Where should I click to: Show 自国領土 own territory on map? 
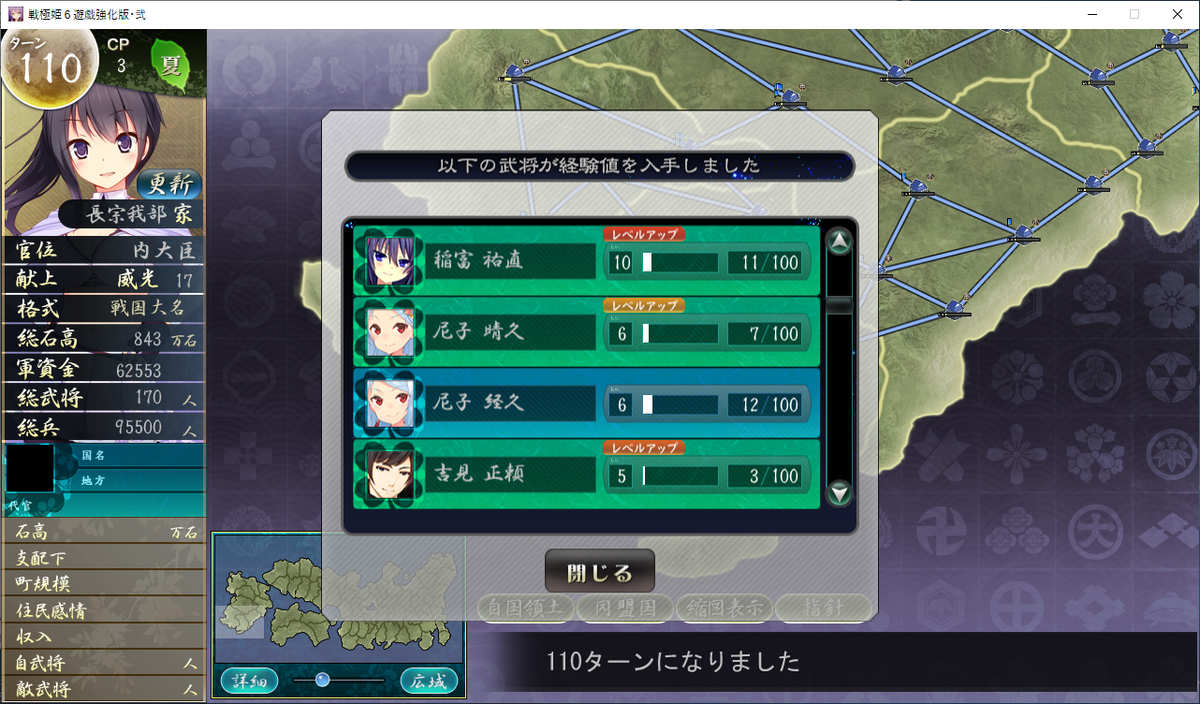coord(524,607)
